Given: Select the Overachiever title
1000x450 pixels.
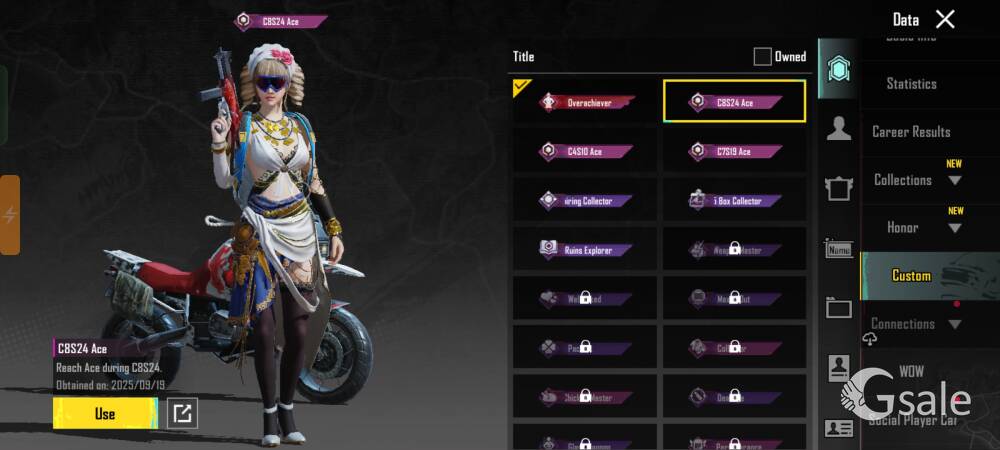Looking at the screenshot, I should pos(586,102).
